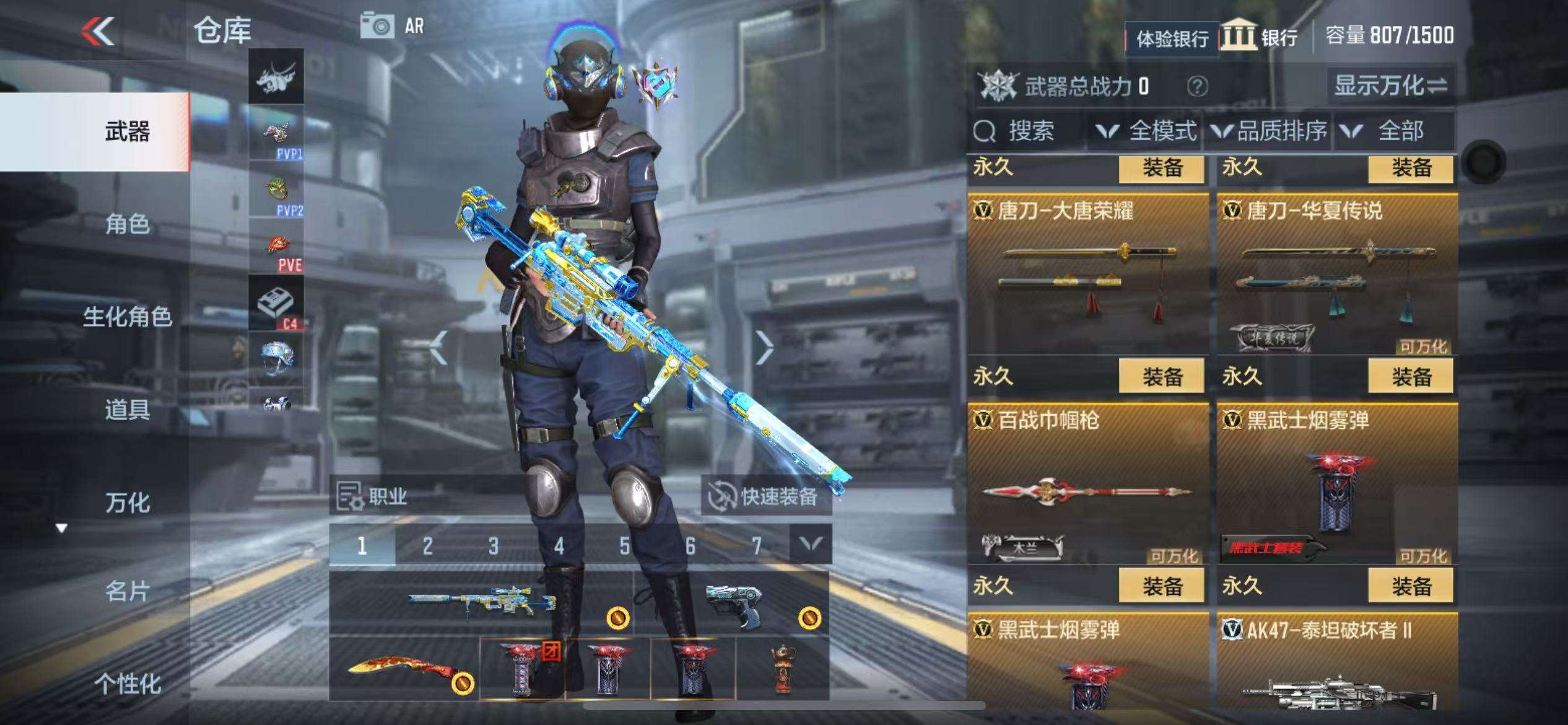Open the 快速装备 quick equip
The width and height of the screenshot is (1568, 725).
click(x=766, y=496)
